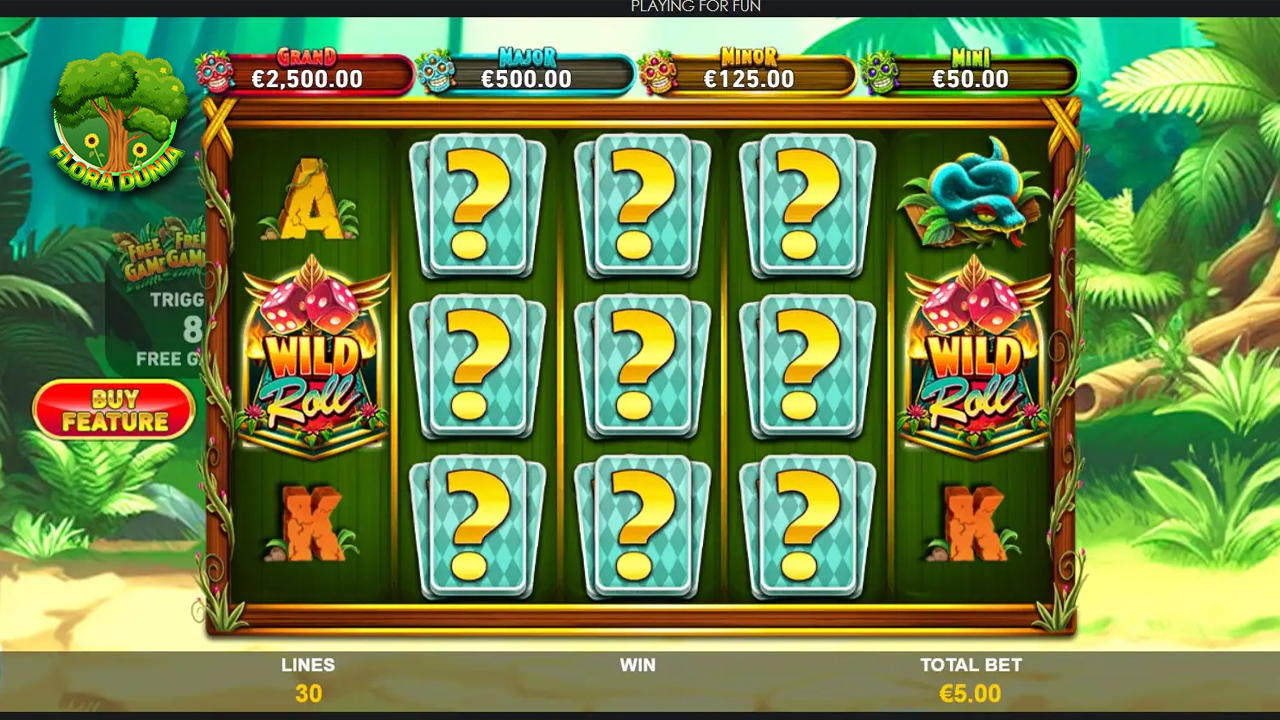This screenshot has width=1280, height=720.
Task: Click the Total Bet amount €5.00
Action: [970, 692]
